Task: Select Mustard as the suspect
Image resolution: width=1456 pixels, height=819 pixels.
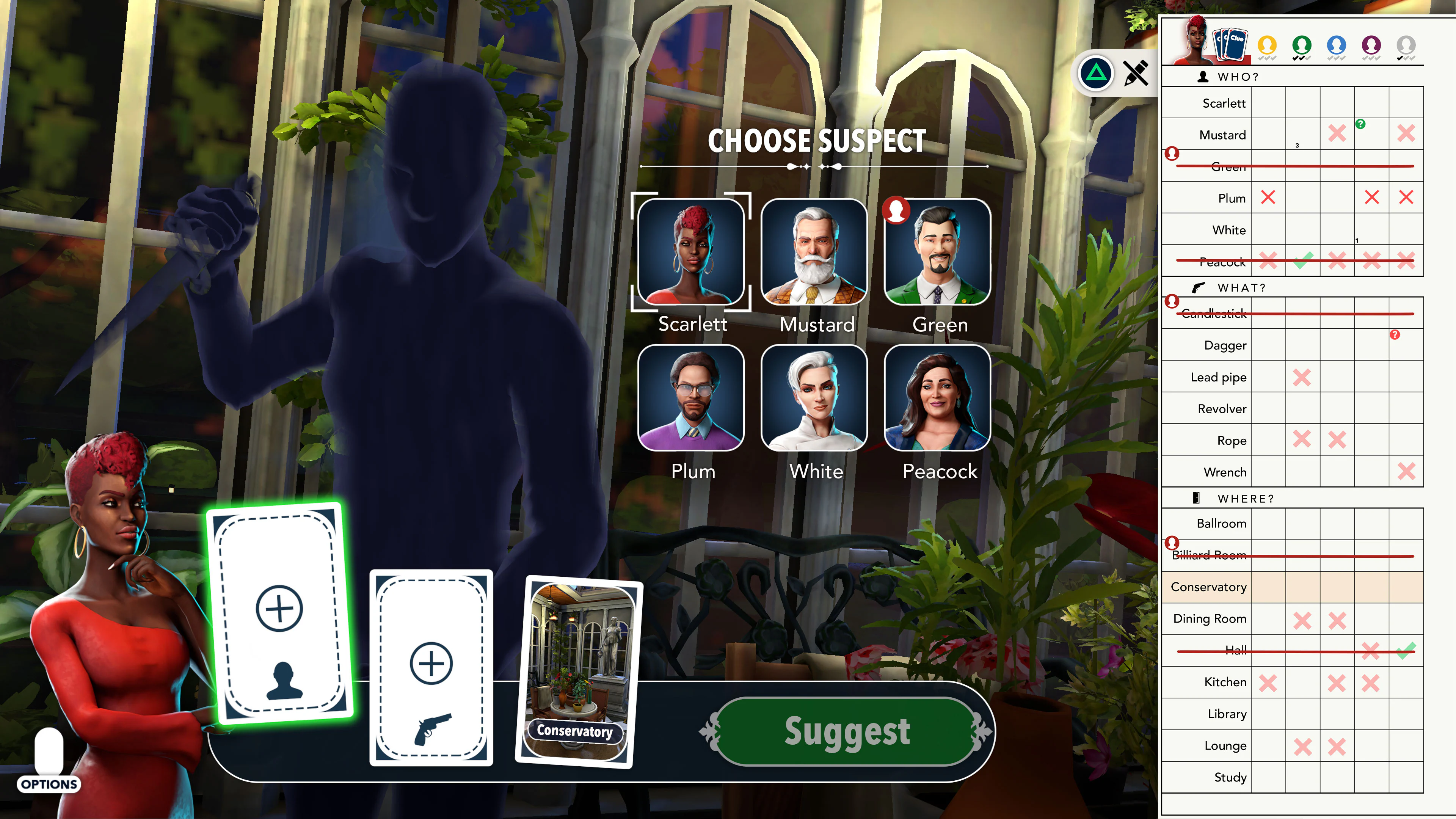Action: pos(814,253)
